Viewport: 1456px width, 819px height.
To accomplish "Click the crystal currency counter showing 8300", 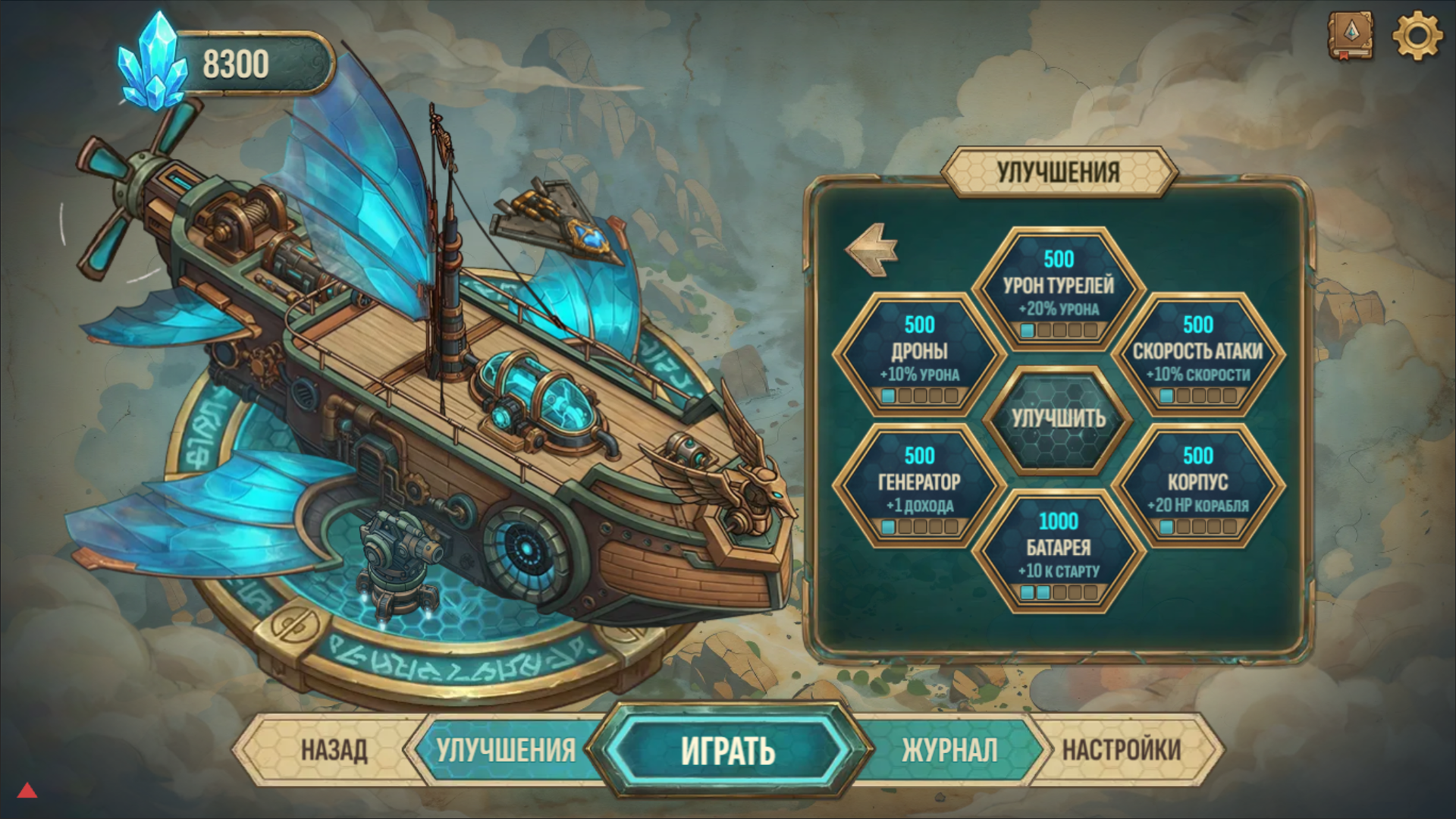I will (x=235, y=64).
